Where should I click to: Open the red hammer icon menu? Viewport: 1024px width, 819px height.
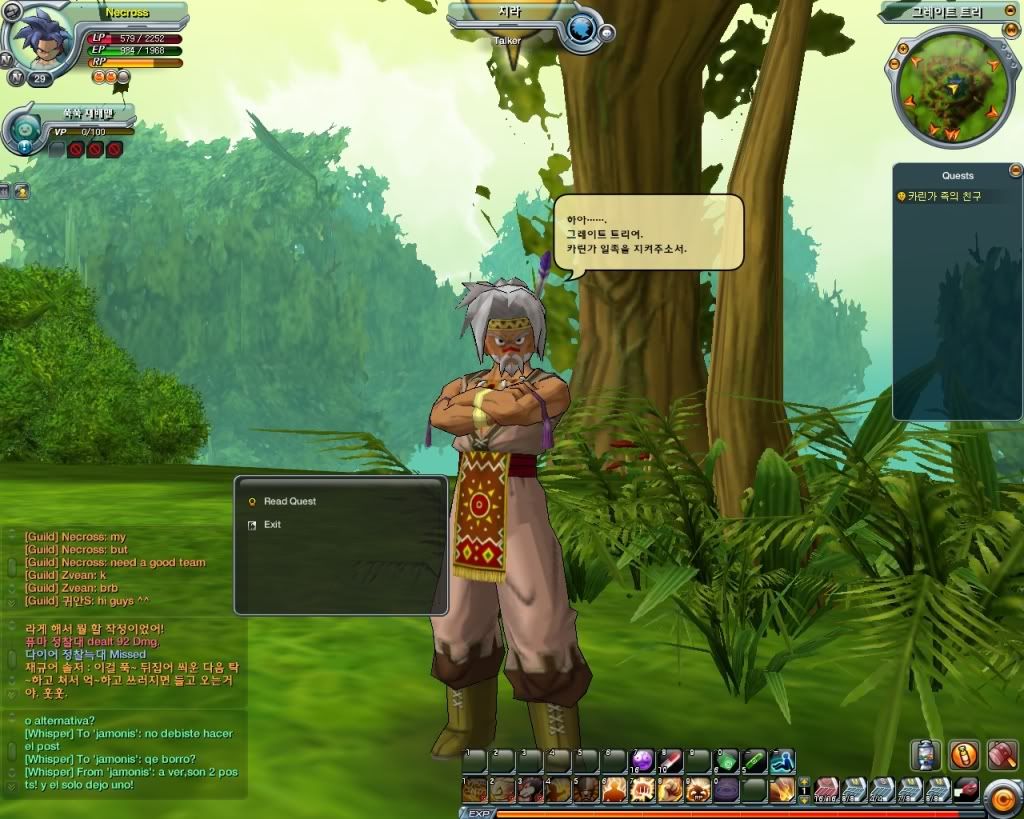coord(1001,754)
